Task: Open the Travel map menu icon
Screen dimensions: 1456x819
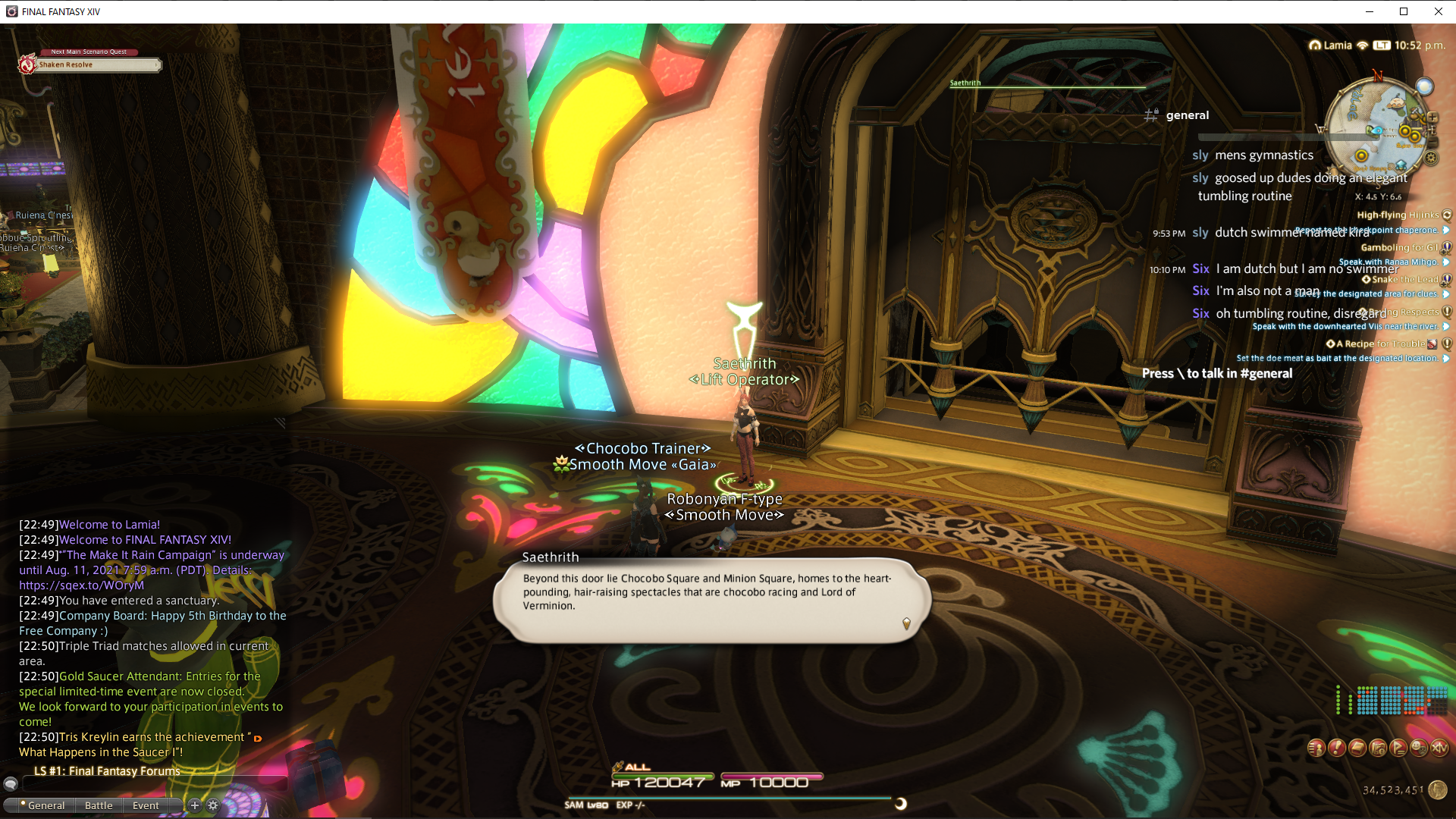Action: coord(1378,748)
